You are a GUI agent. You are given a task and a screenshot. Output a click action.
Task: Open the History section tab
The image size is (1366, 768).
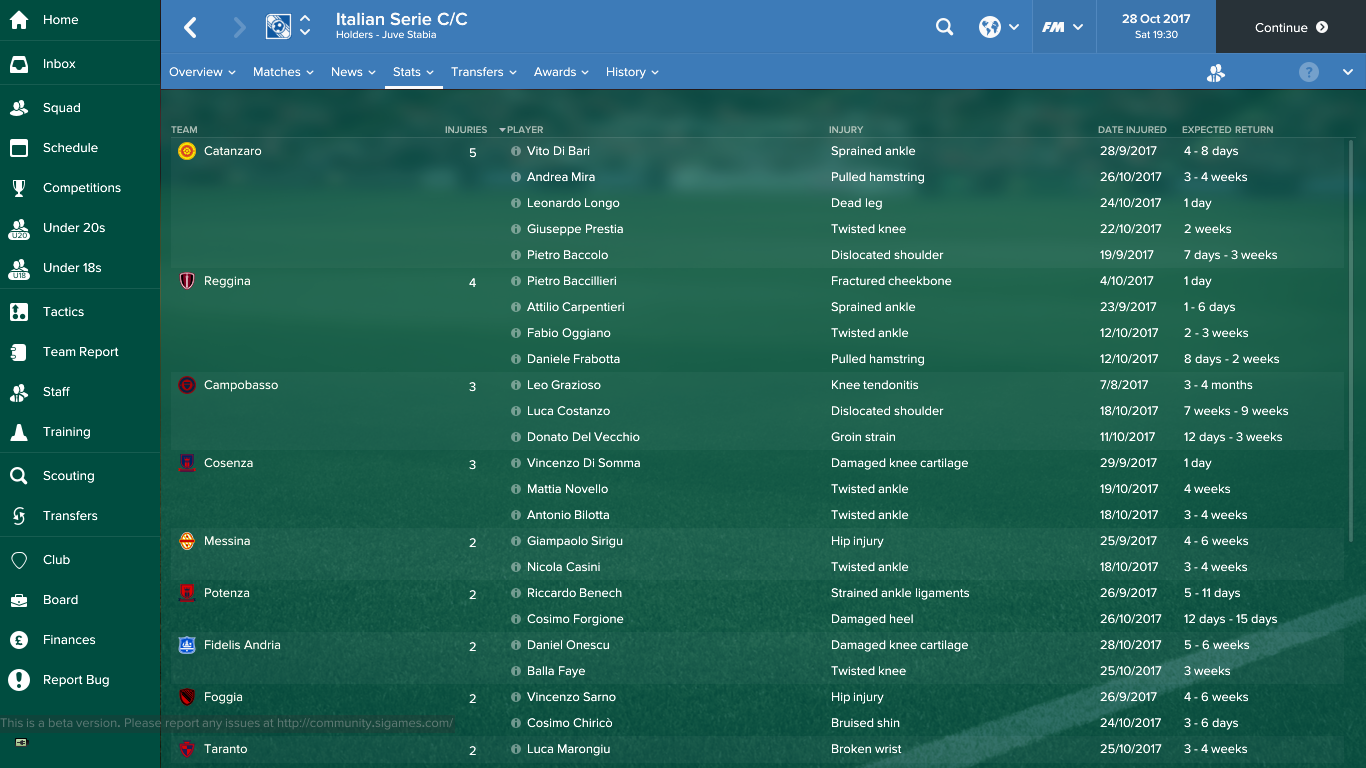[625, 72]
